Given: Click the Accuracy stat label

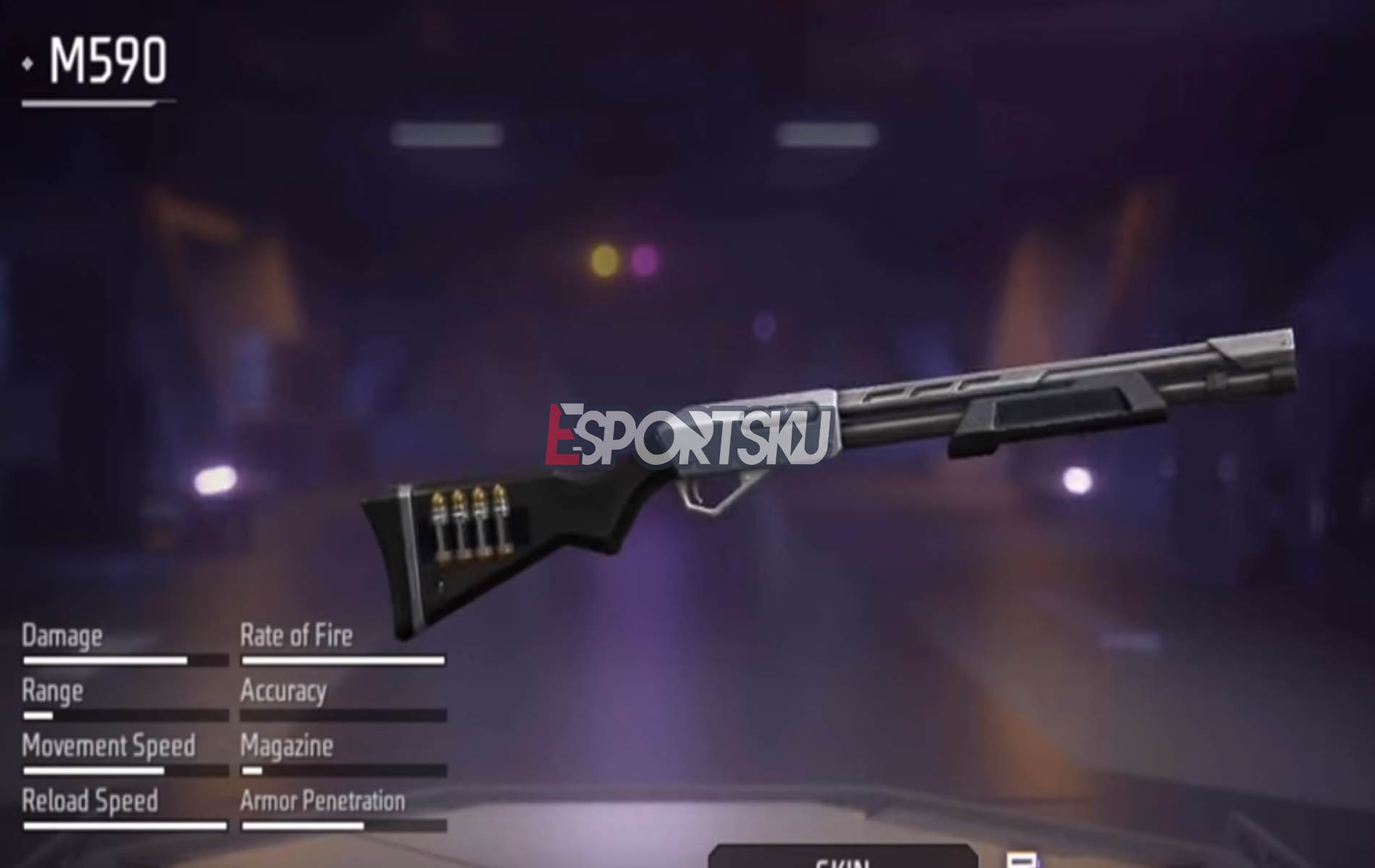Looking at the screenshot, I should [284, 692].
